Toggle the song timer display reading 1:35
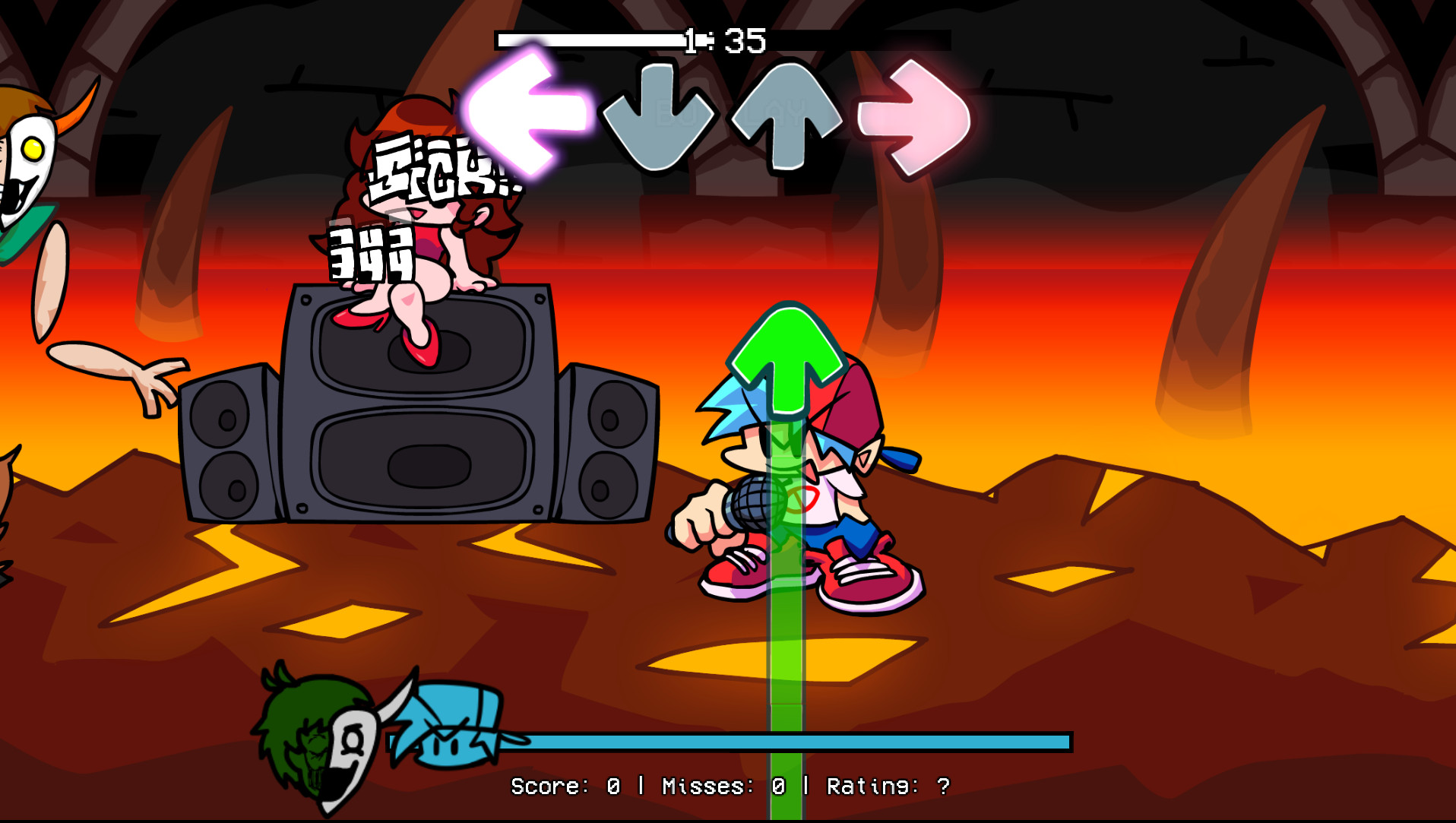1456x823 pixels. pos(726,40)
